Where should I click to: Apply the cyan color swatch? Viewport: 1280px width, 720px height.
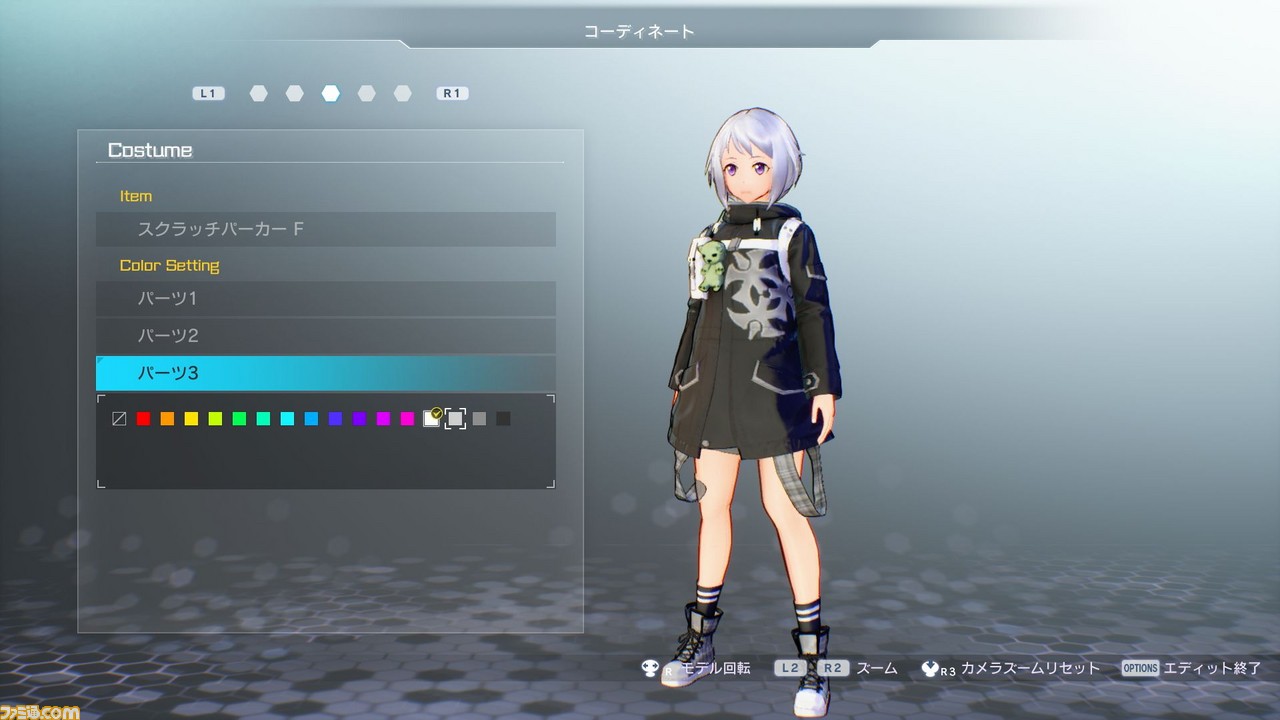[287, 419]
